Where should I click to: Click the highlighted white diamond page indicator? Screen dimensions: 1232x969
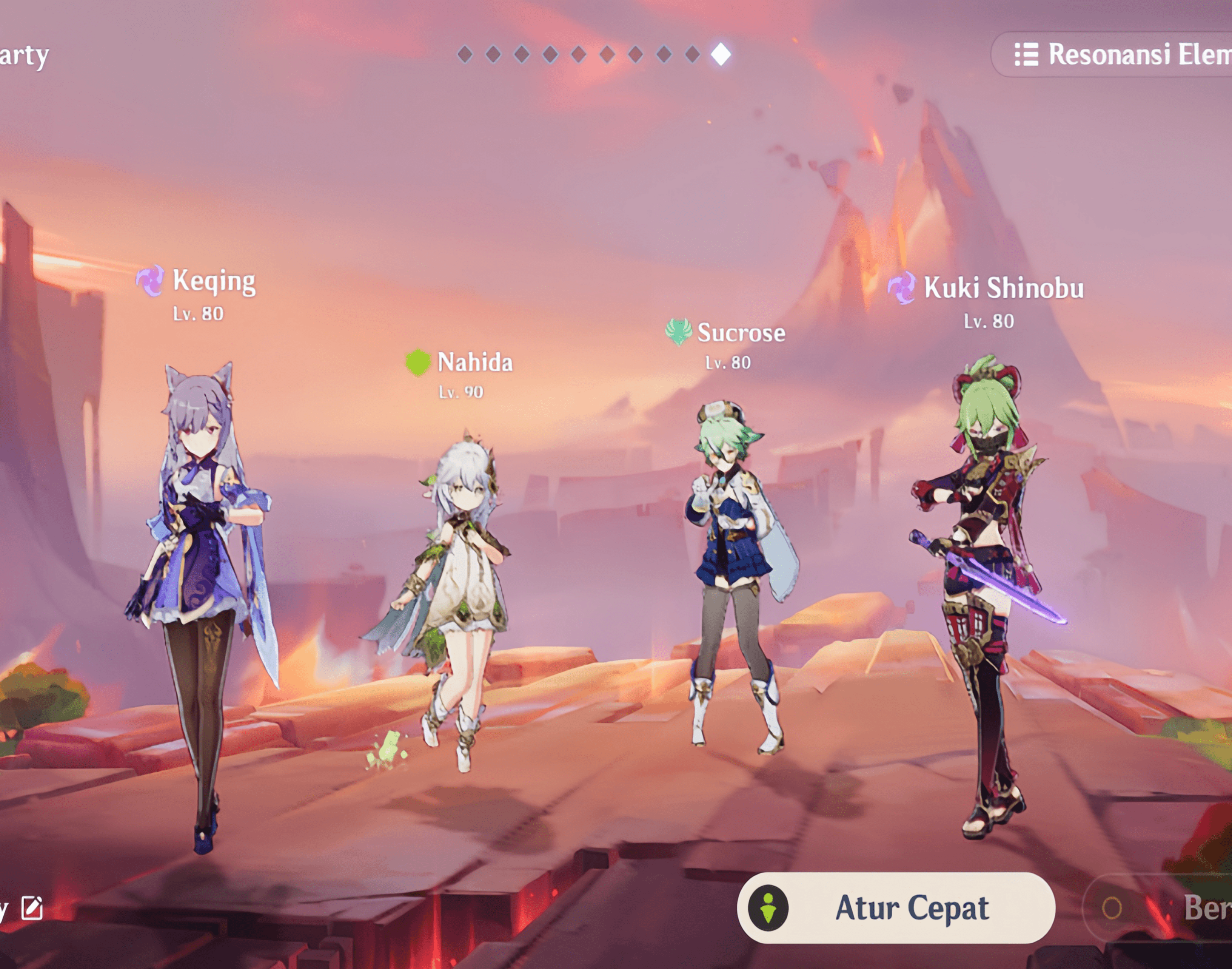click(721, 54)
